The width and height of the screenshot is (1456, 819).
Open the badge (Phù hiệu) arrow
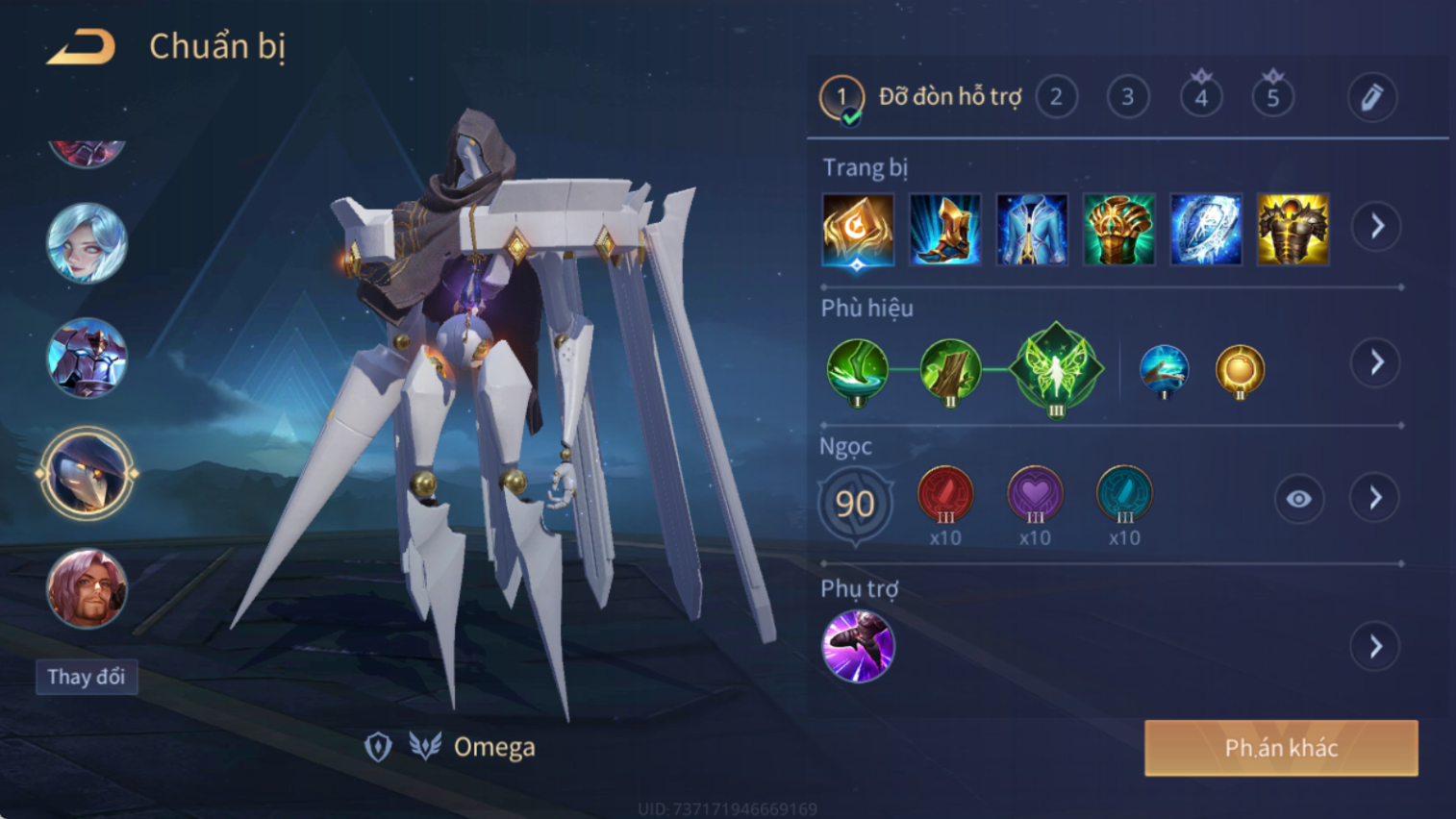1376,362
